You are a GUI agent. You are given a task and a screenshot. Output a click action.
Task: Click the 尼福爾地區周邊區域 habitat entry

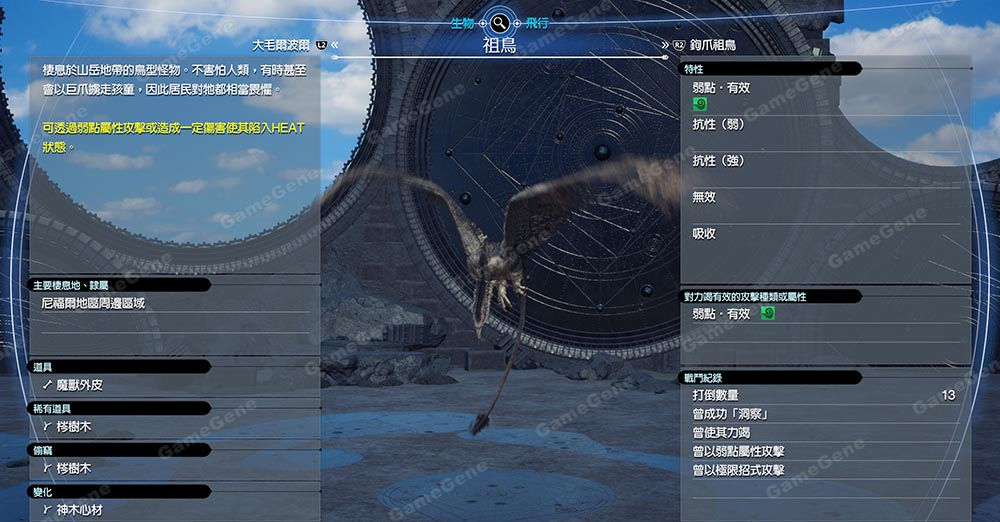point(93,302)
